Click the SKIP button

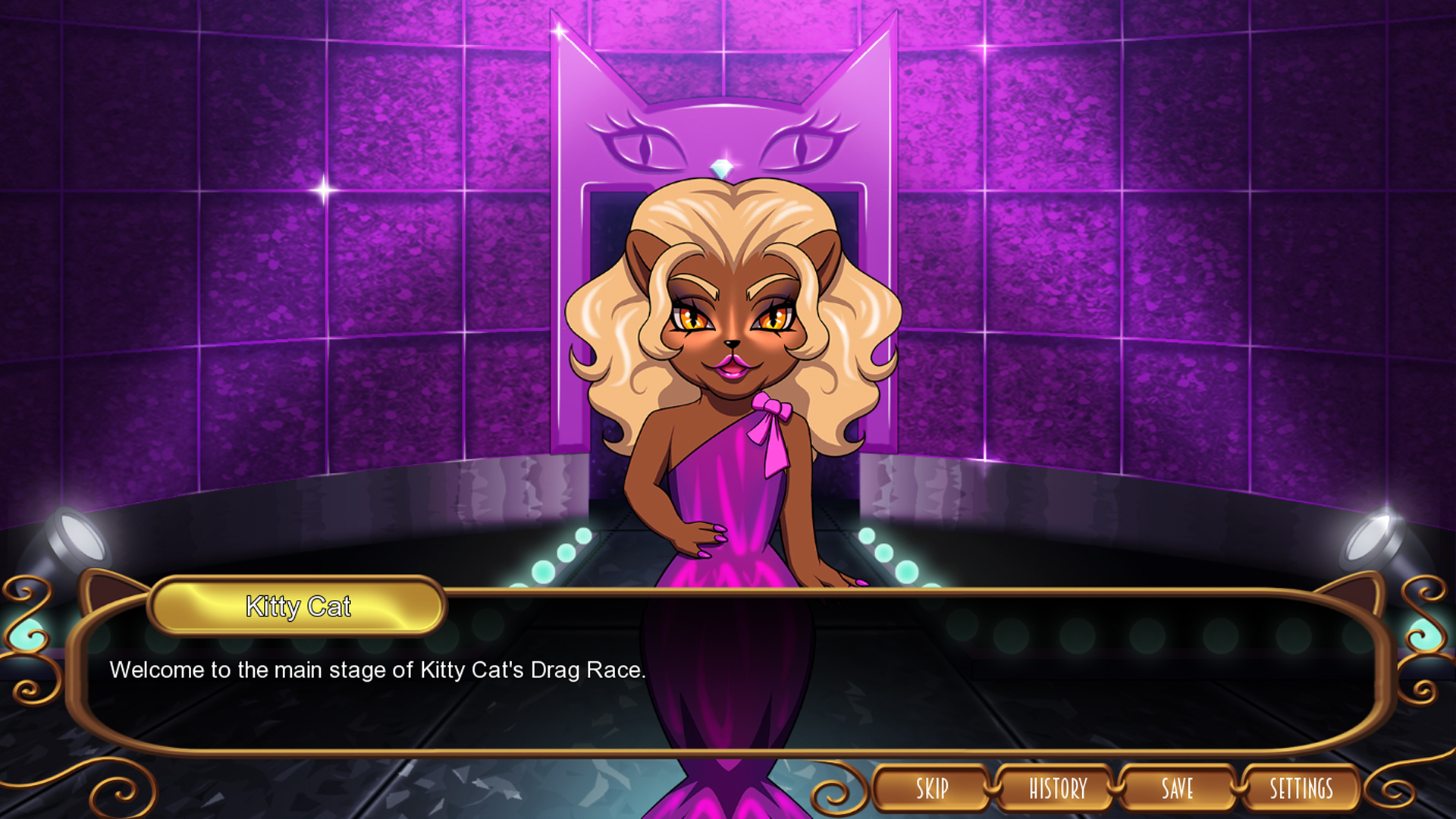click(x=932, y=789)
